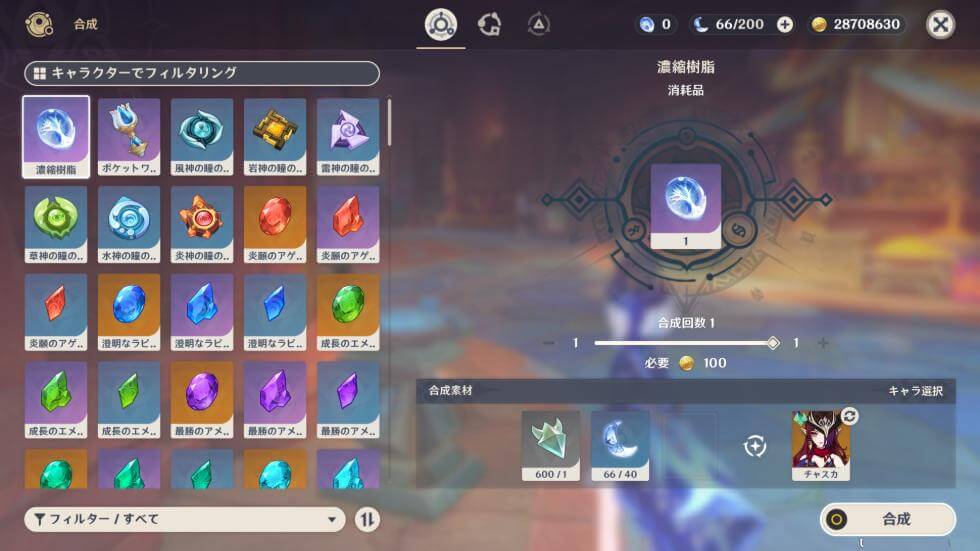Choose the 風神の瞳 resonance stone slot
The width and height of the screenshot is (980, 551).
(x=202, y=137)
